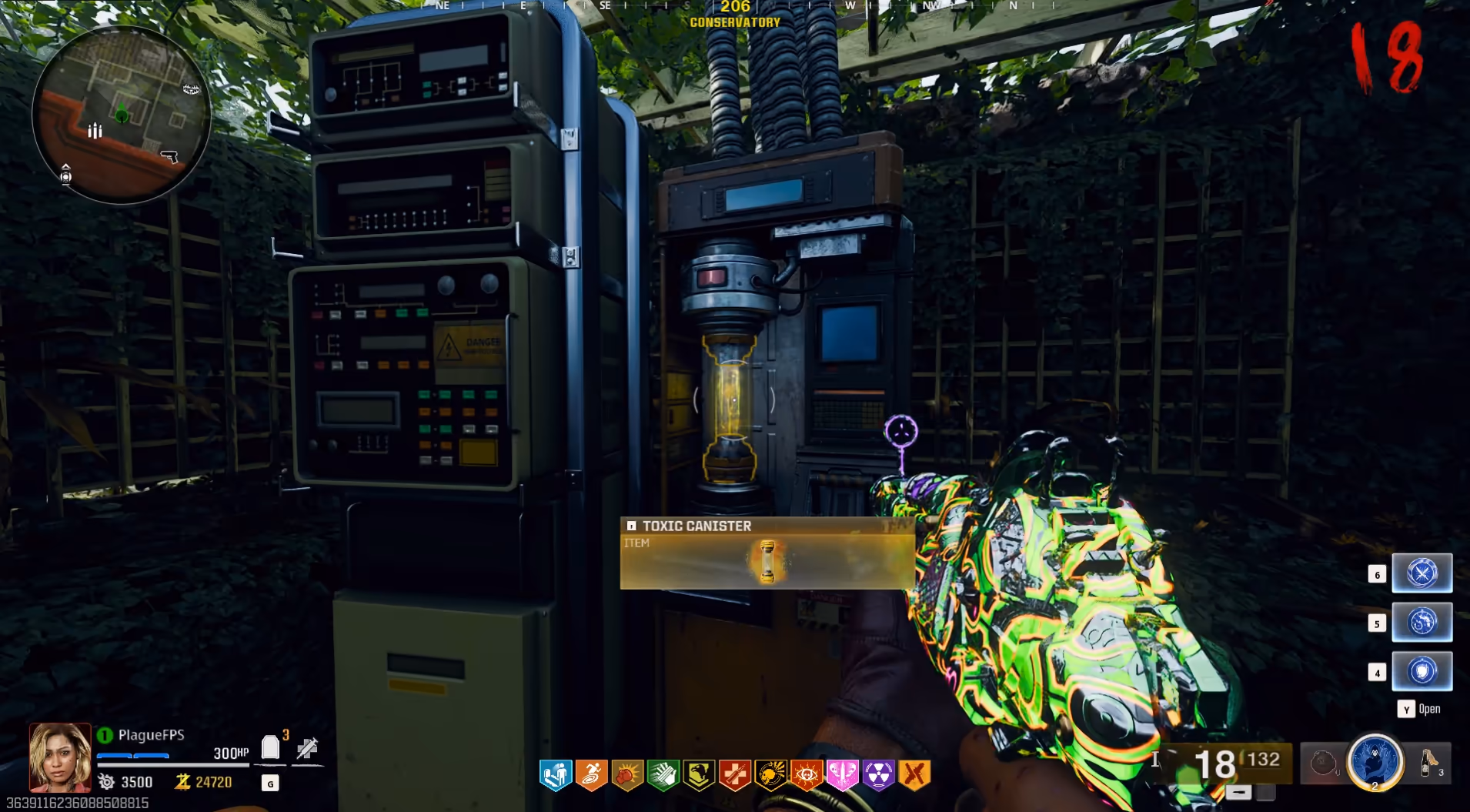Screen dimensions: 1470x812
Task: Click the boxing glove perk icon
Action: [627, 775]
